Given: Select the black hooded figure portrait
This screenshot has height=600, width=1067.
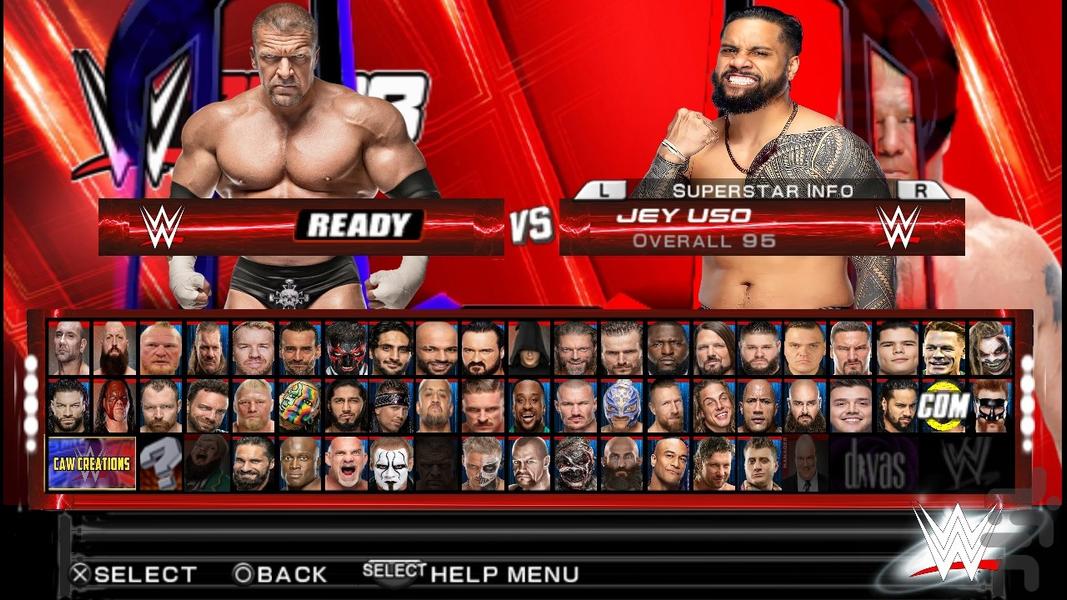Looking at the screenshot, I should pos(528,348).
